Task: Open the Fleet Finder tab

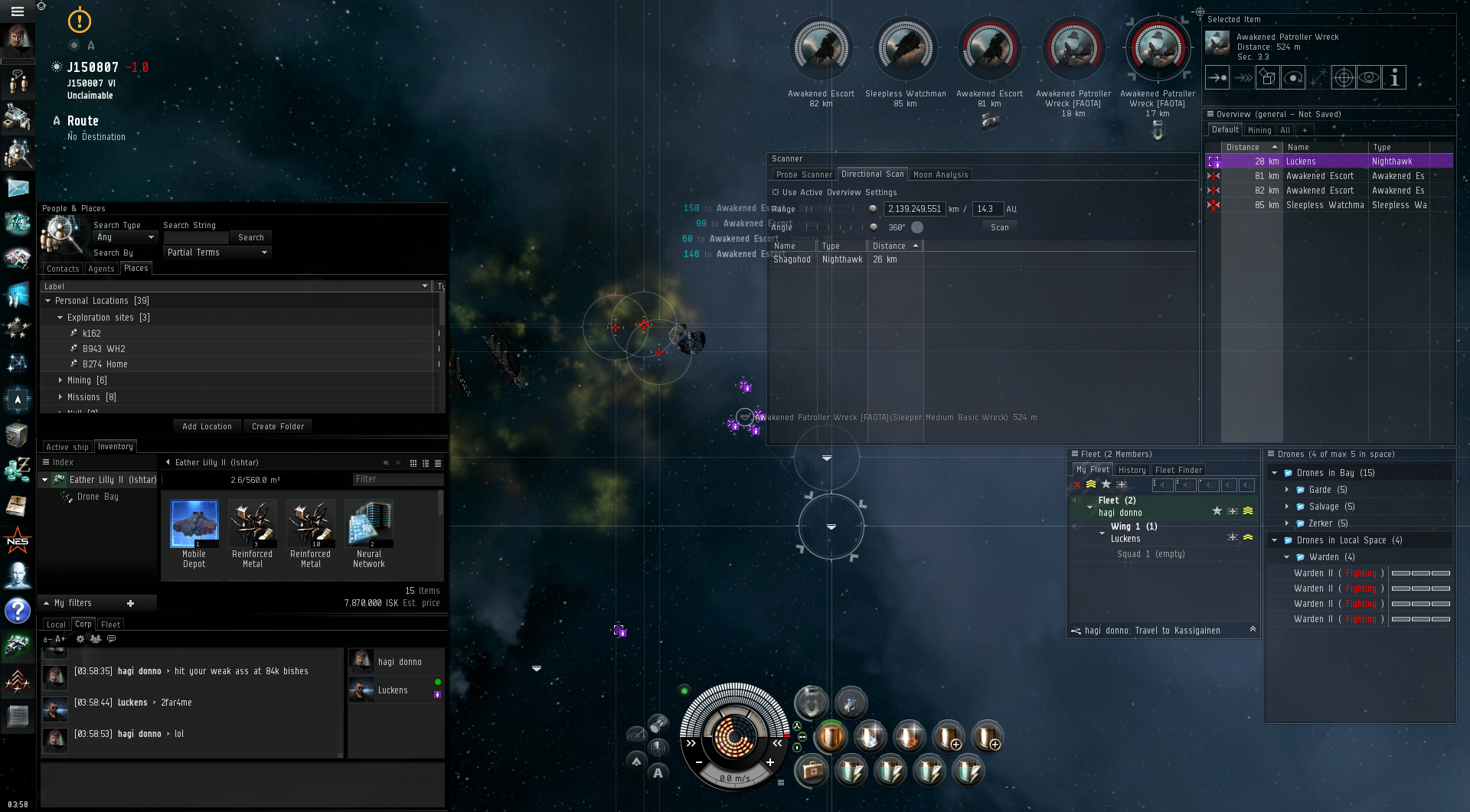Action: click(x=1178, y=470)
